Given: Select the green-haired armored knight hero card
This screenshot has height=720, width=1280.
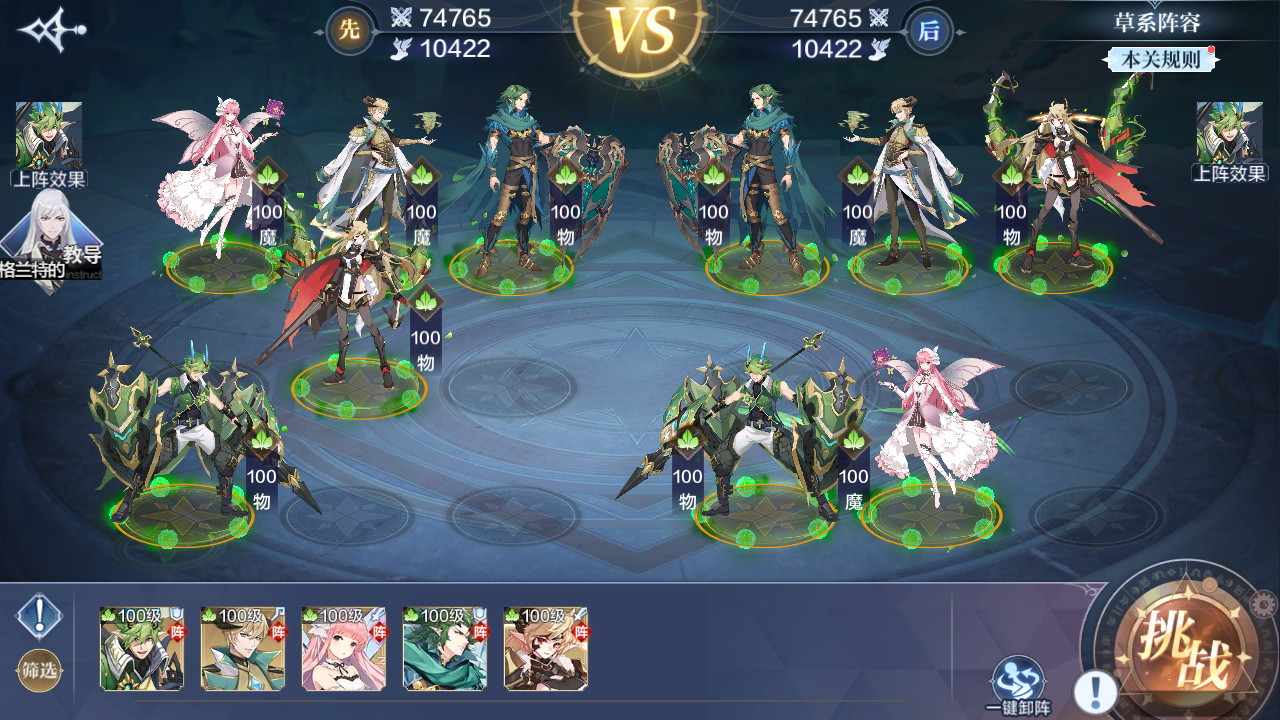Looking at the screenshot, I should (142, 649).
